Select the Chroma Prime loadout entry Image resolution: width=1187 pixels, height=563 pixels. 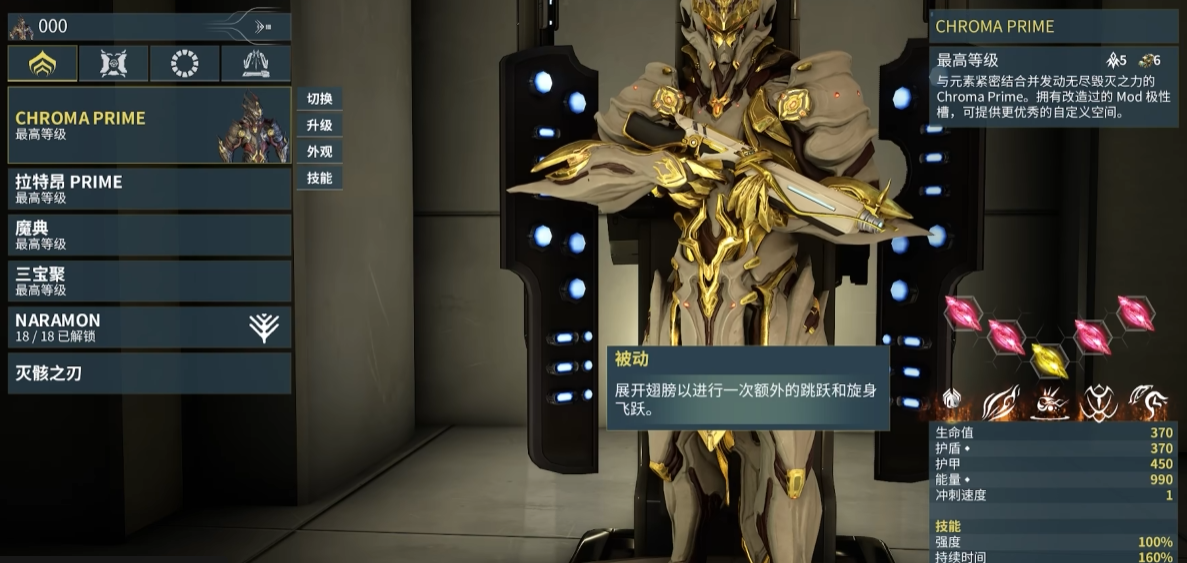pyautogui.click(x=150, y=125)
